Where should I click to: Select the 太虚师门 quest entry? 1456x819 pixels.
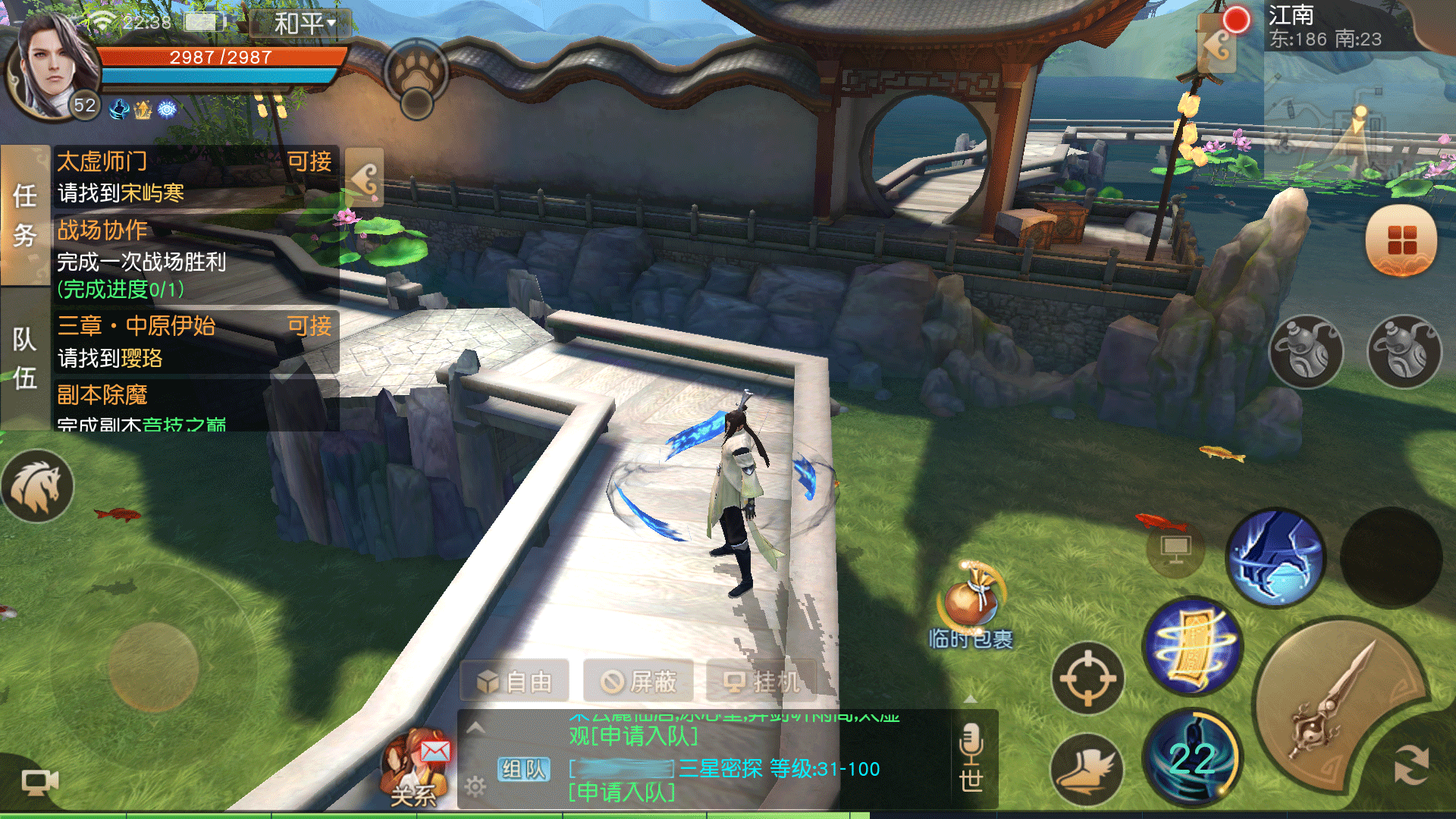pos(194,177)
